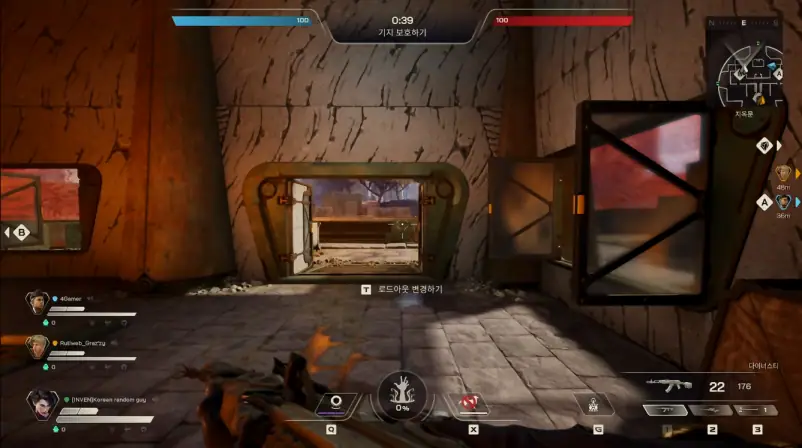
Task: Click the diamond objective marker below minimap
Action: tap(763, 145)
